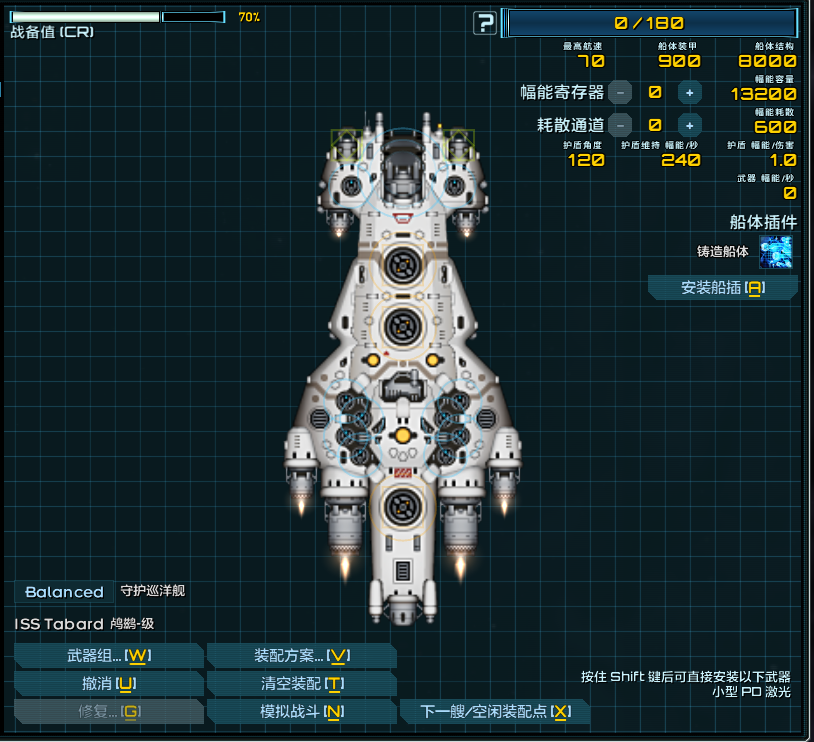814x742 pixels.
Task: Open the 装配方案 loadout variants
Action: pyautogui.click(x=301, y=656)
